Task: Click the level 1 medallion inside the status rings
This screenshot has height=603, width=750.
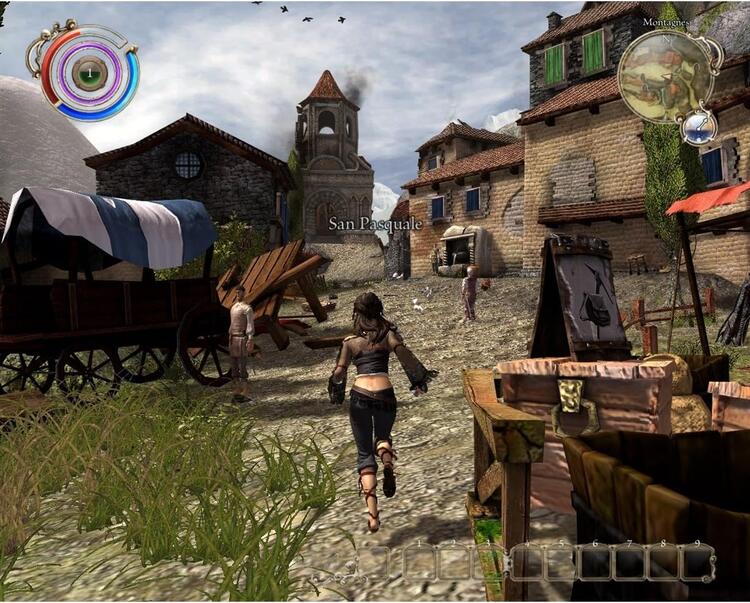Action: [x=89, y=72]
